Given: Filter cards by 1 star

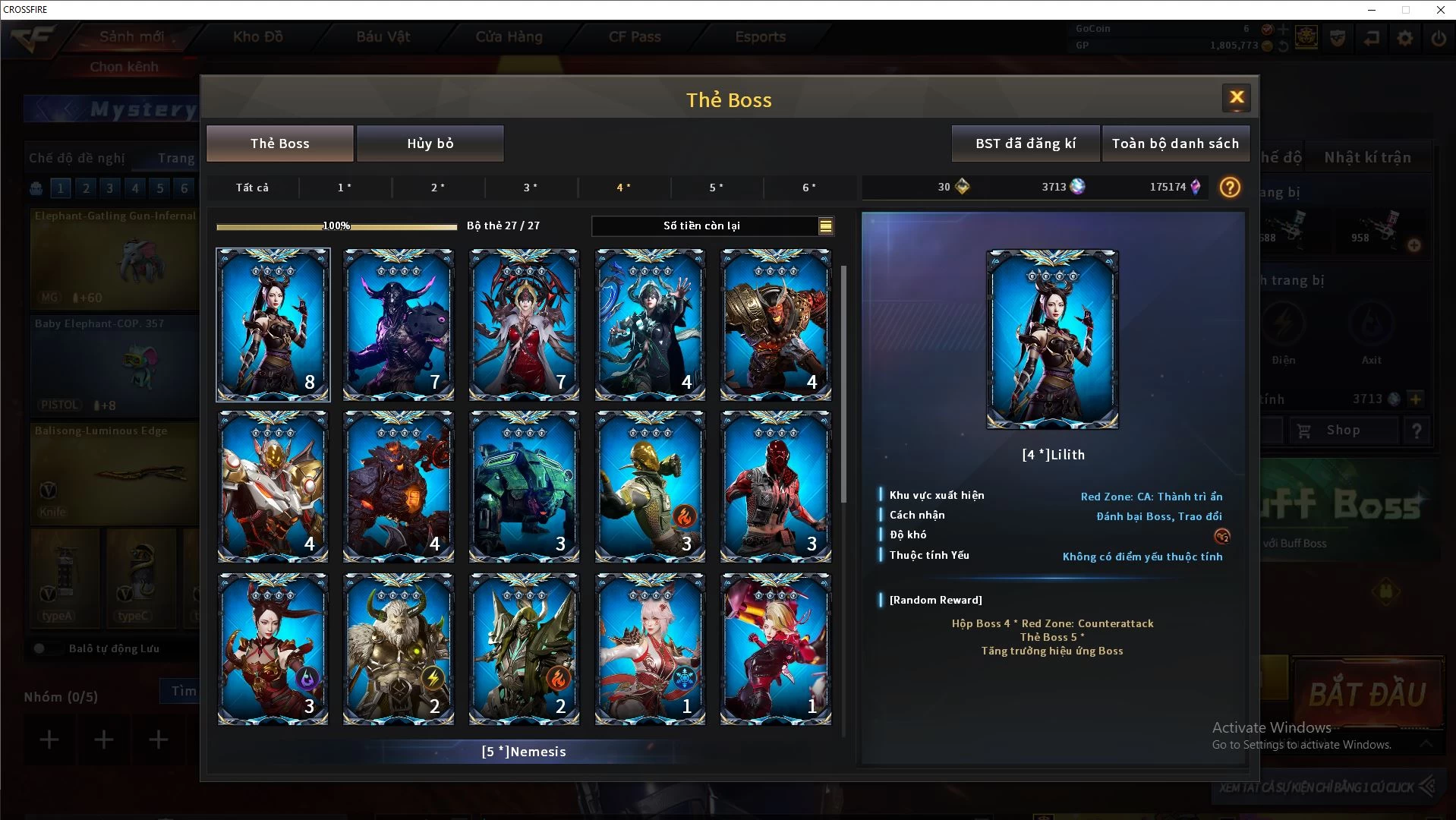Looking at the screenshot, I should point(345,188).
